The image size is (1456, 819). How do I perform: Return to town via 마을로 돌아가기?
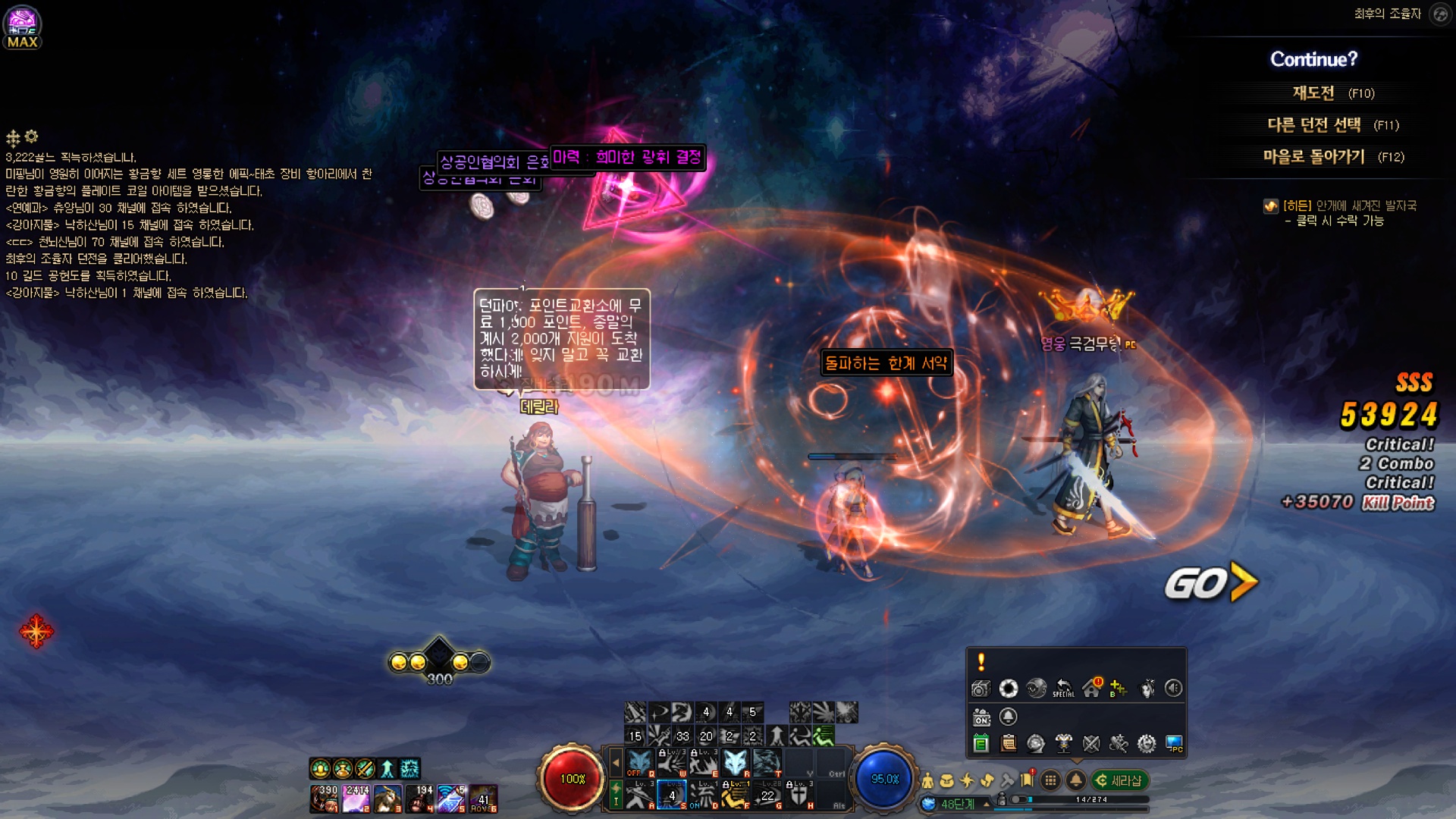pos(1313,157)
